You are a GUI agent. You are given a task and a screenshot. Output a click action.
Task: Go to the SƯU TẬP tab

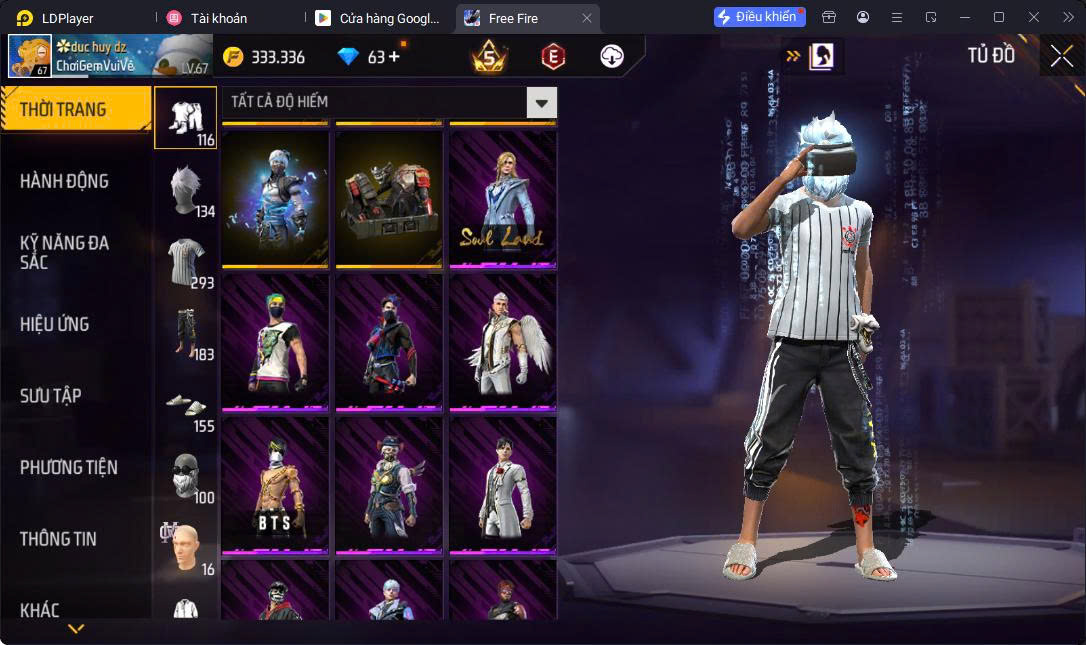click(x=51, y=396)
